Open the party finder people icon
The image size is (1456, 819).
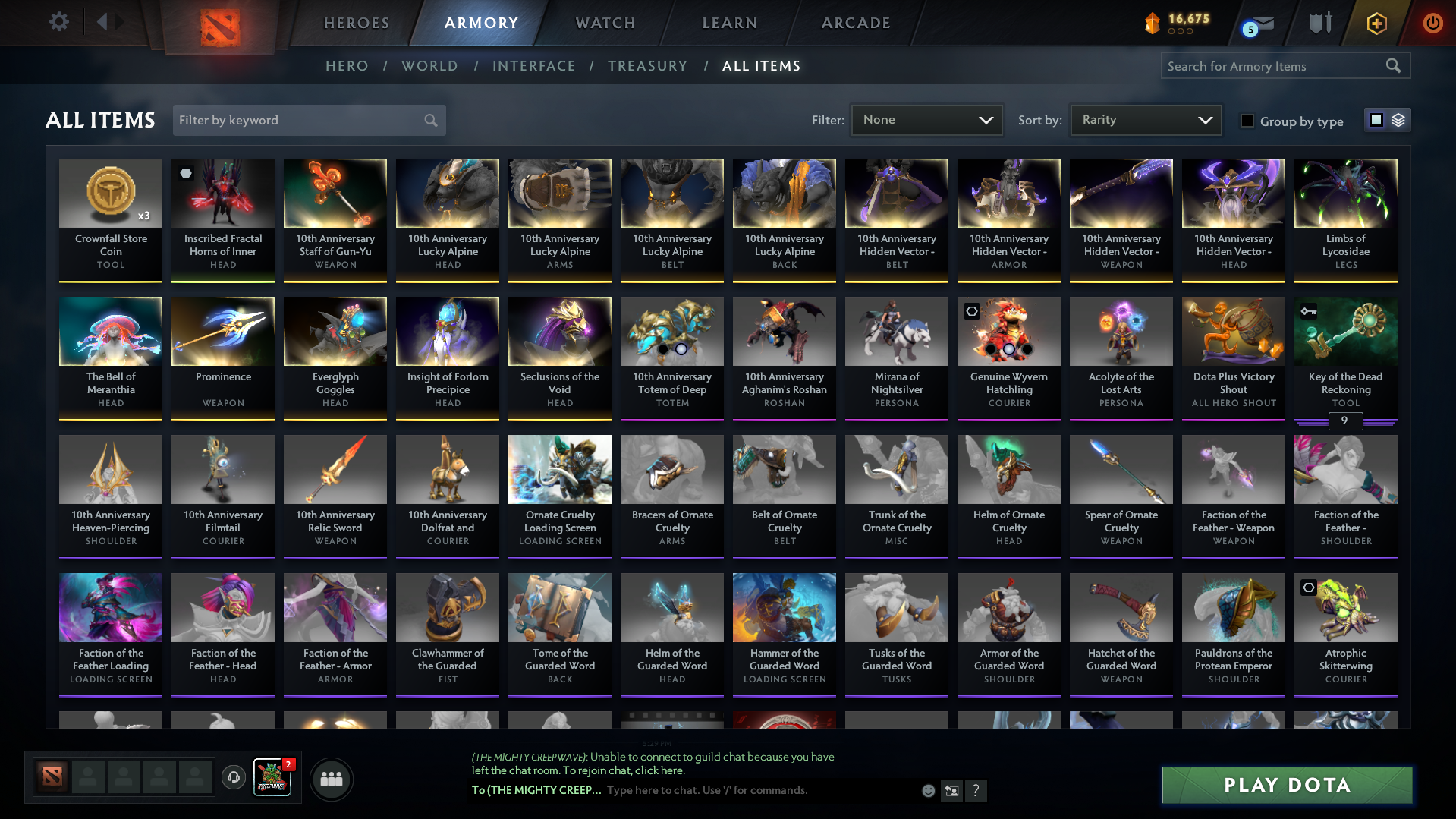coord(331,779)
